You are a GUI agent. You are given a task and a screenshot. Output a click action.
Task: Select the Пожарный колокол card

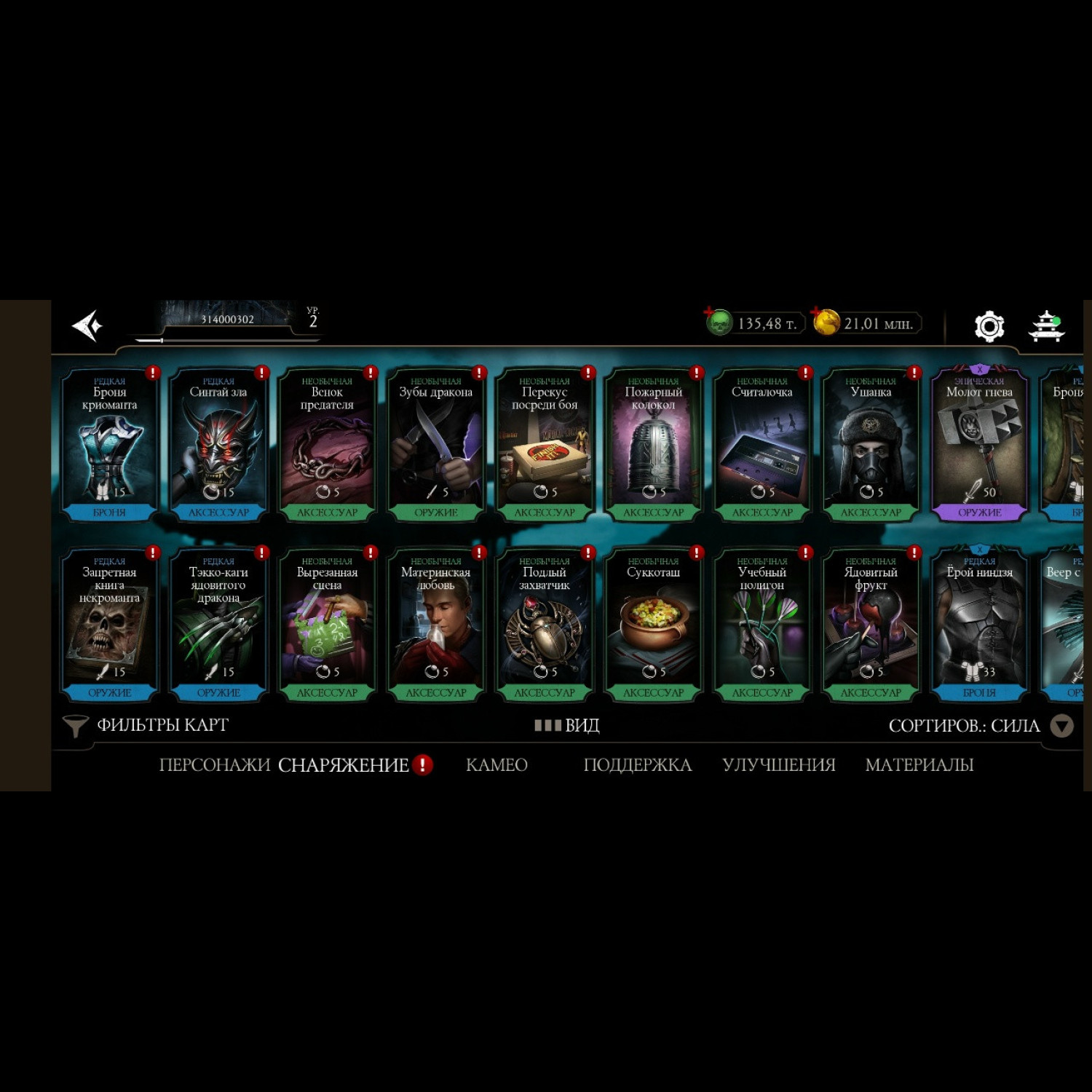coord(653,444)
